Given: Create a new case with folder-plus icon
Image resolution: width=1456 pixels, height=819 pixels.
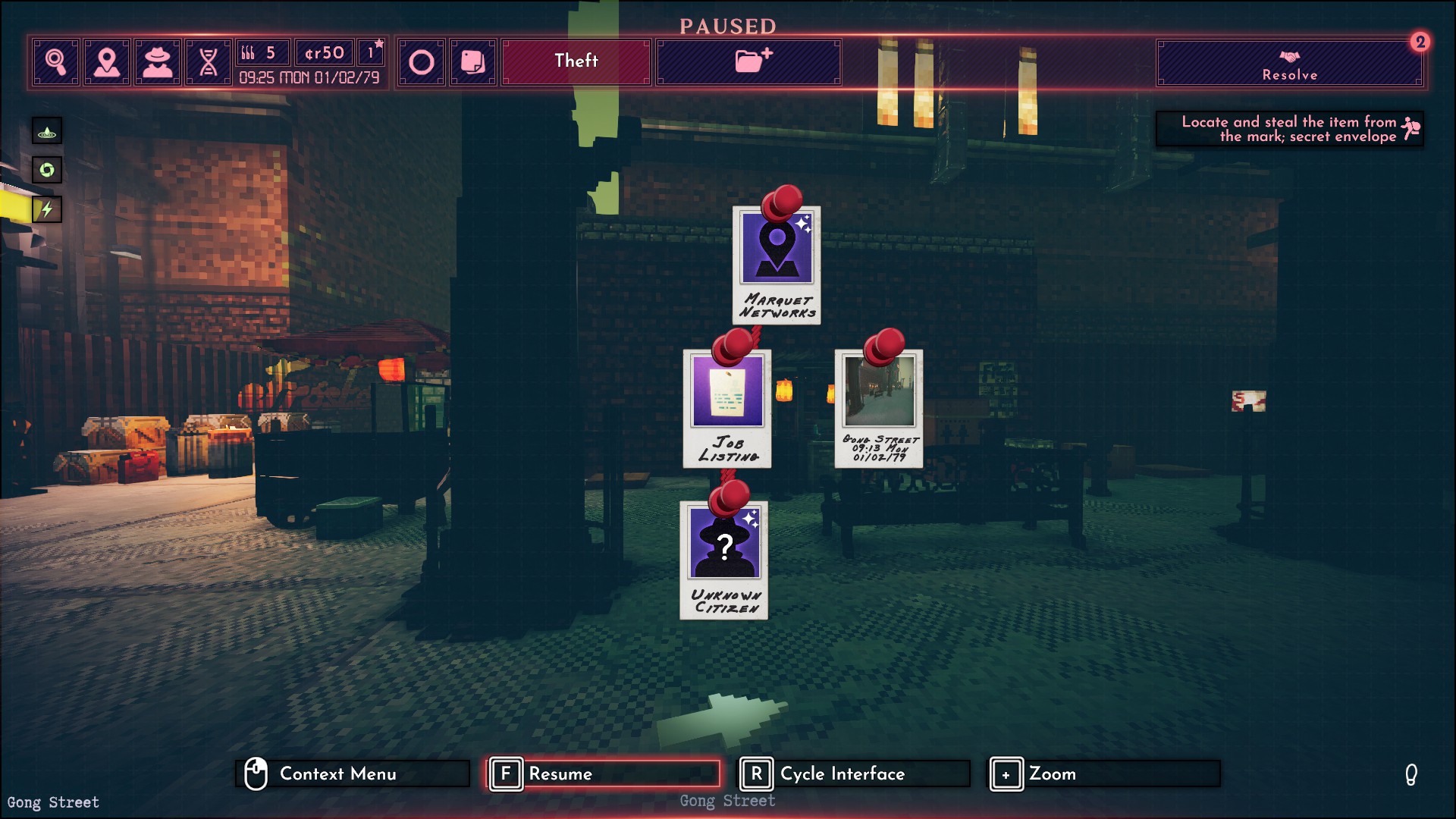Looking at the screenshot, I should pyautogui.click(x=748, y=62).
